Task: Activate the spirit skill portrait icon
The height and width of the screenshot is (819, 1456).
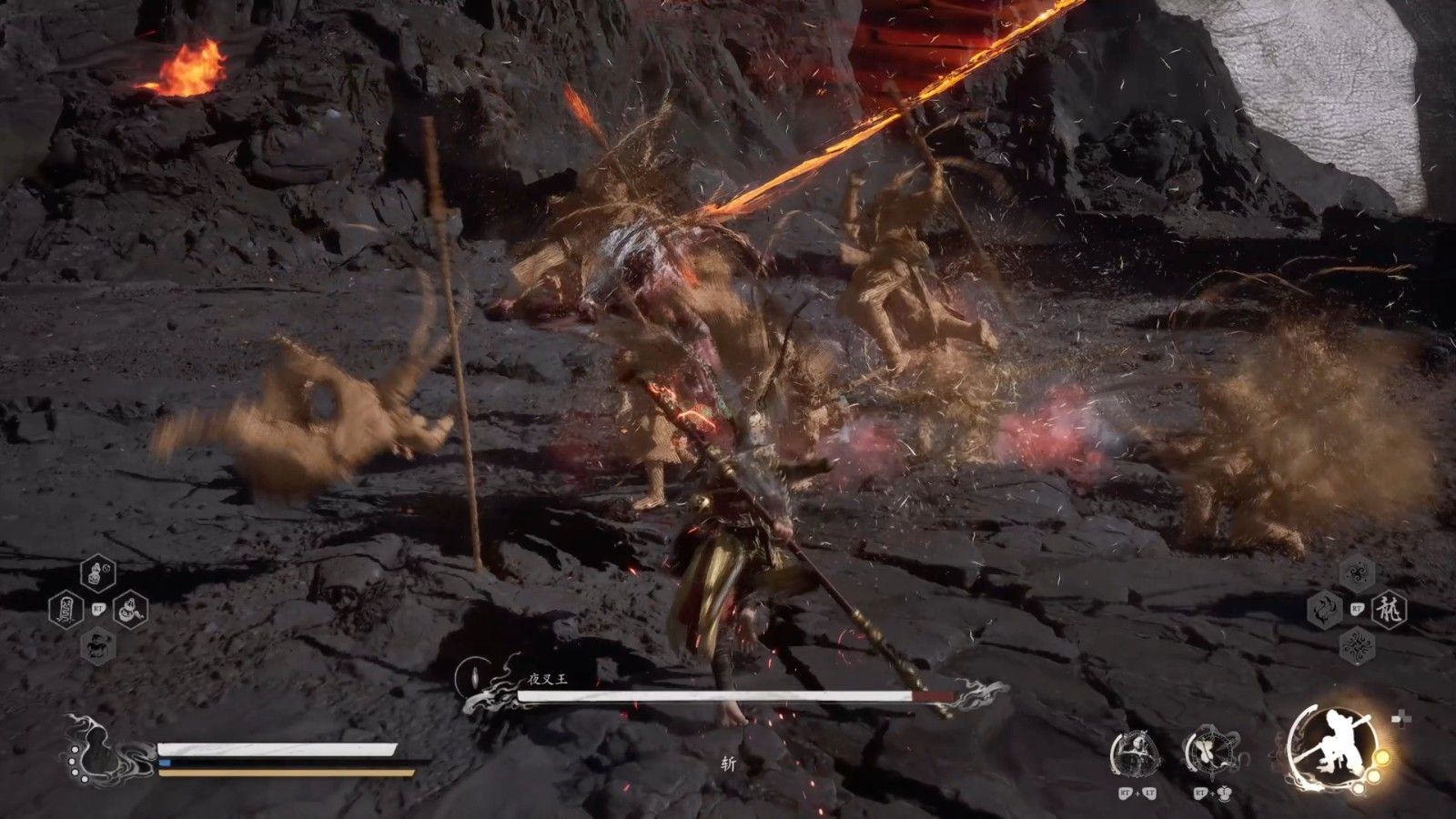Action: (1137, 753)
